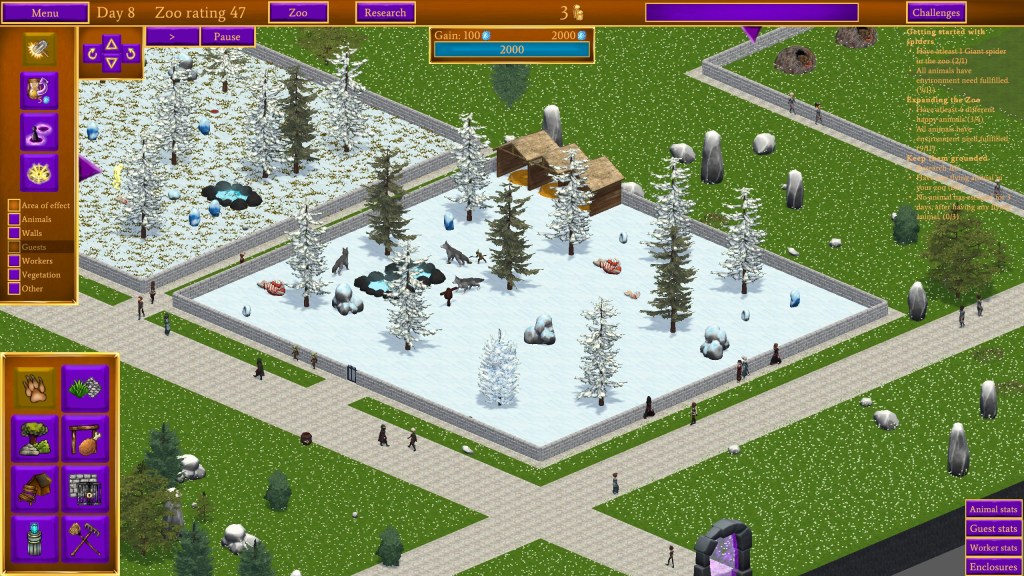Choose the stone wall and gate category
Image resolution: width=1024 pixels, height=576 pixels.
click(x=86, y=488)
